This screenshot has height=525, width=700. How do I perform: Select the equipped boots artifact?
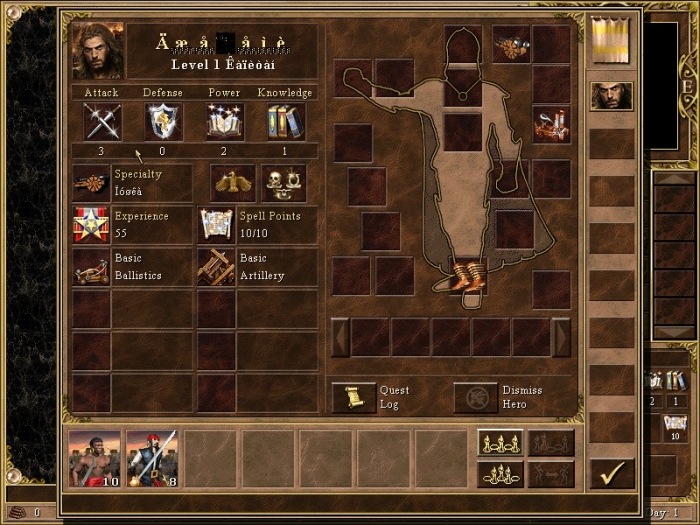coord(465,275)
